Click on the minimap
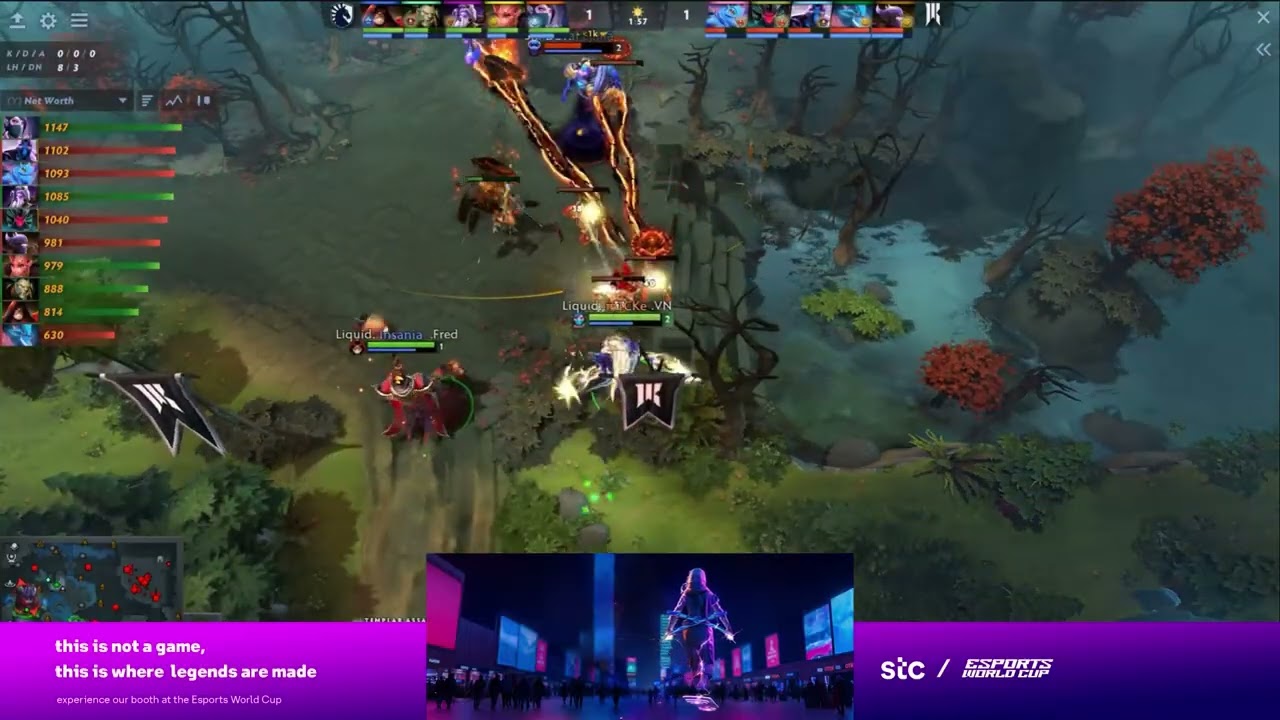The height and width of the screenshot is (720, 1280). pyautogui.click(x=90, y=580)
